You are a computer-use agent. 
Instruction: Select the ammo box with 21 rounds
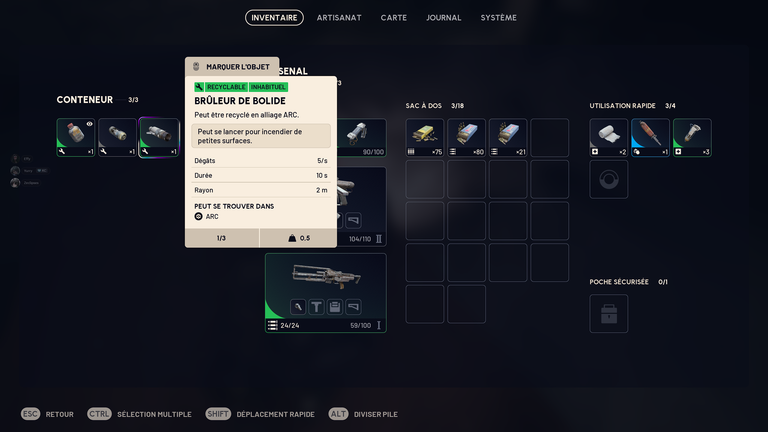[x=508, y=137]
